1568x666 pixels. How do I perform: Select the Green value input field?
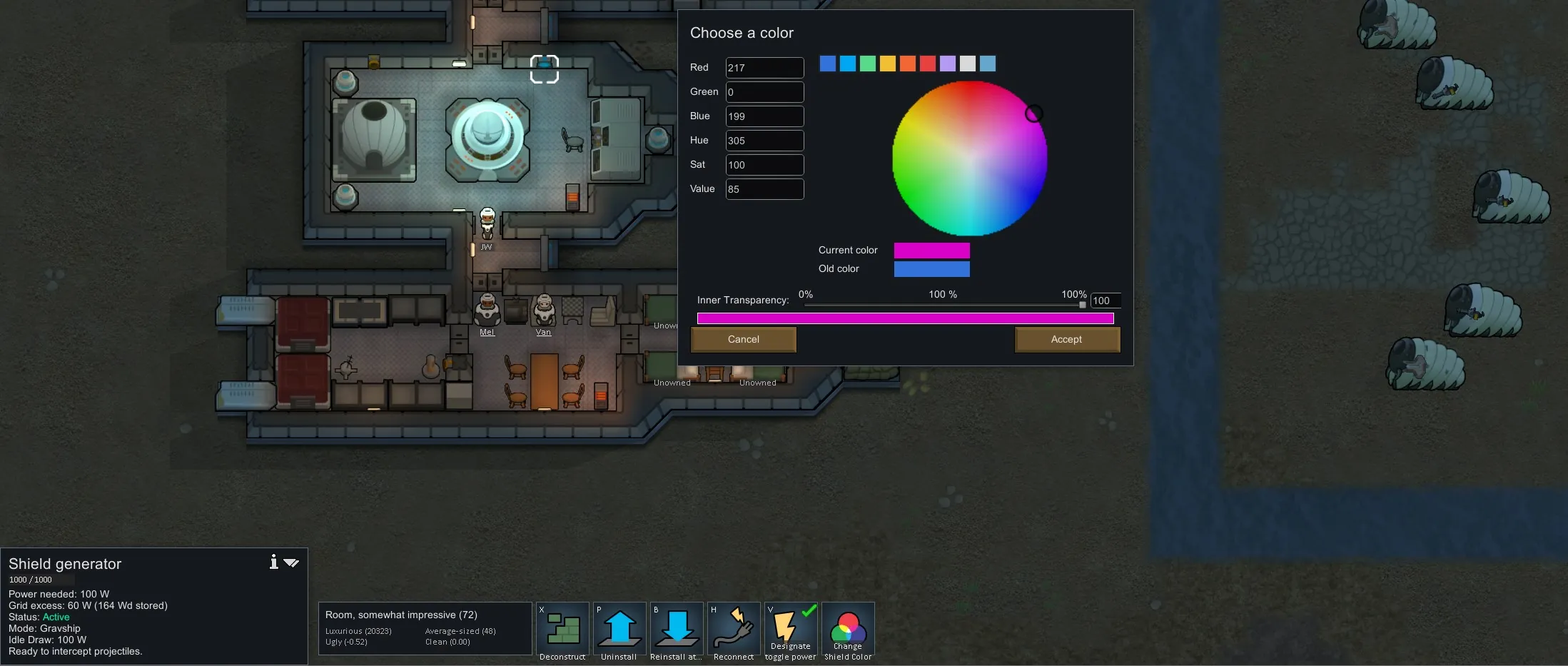[x=764, y=92]
